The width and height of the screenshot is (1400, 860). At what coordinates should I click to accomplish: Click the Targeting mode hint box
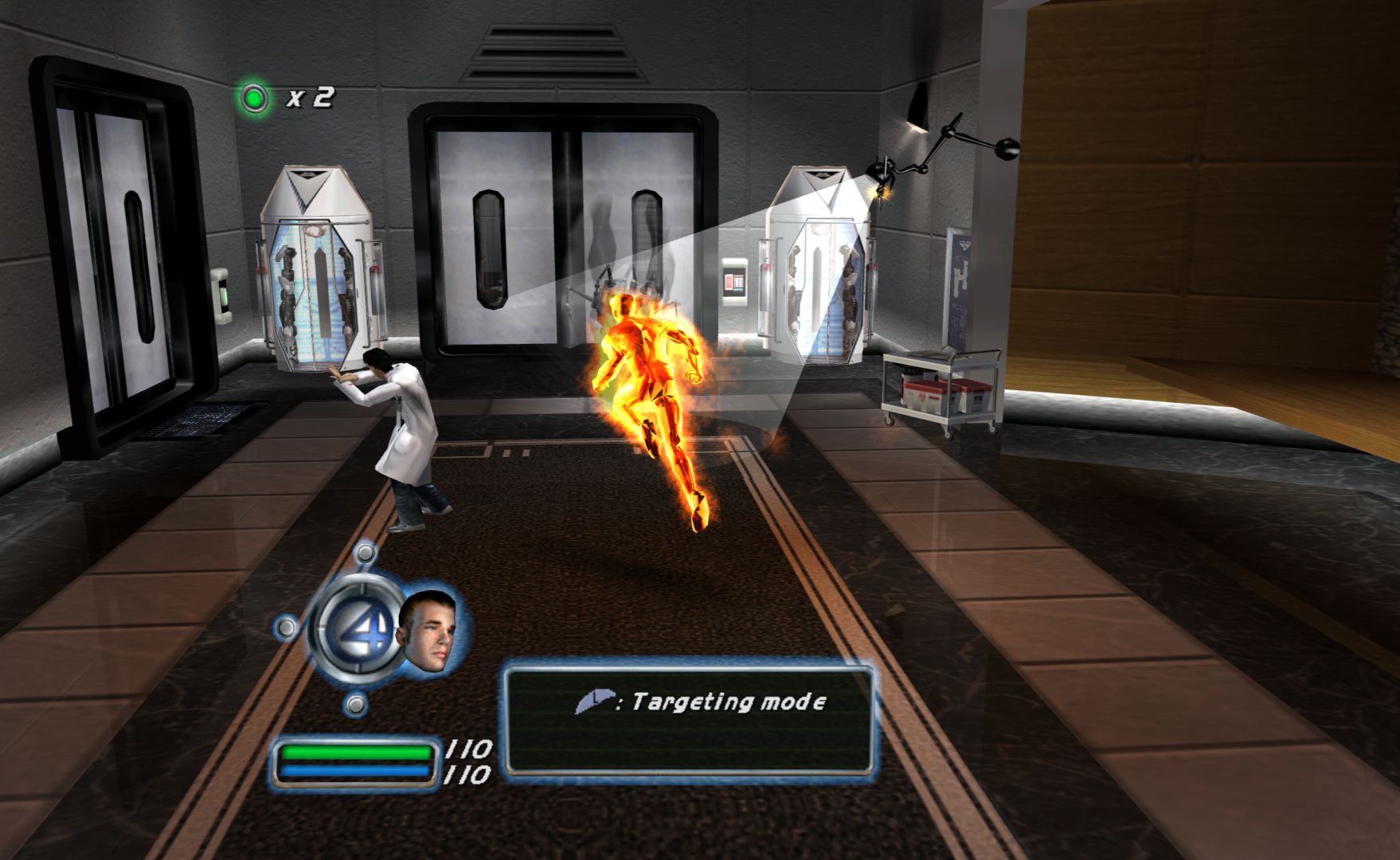point(688,720)
